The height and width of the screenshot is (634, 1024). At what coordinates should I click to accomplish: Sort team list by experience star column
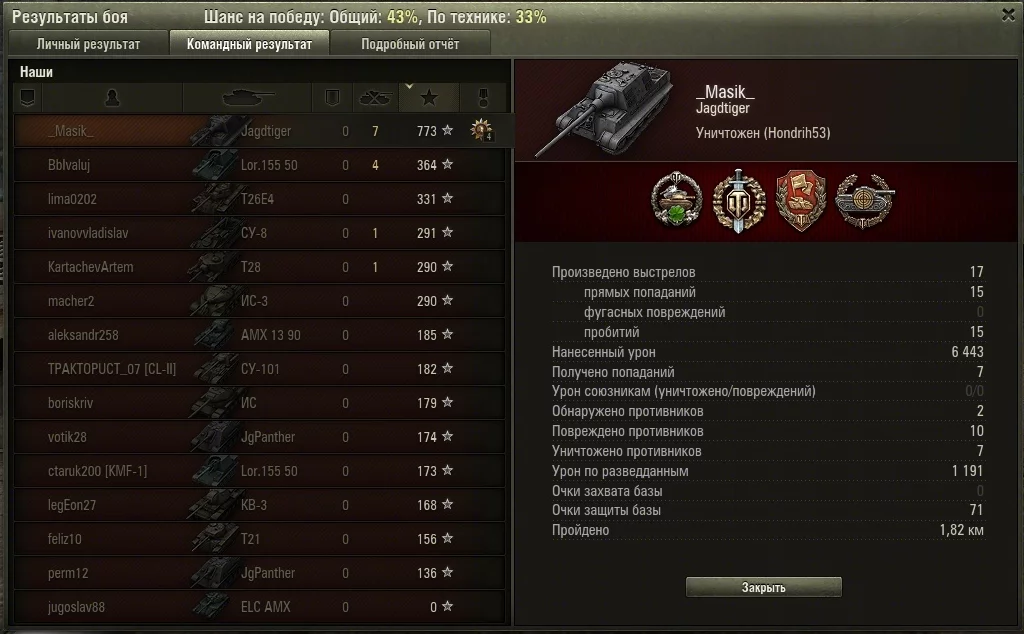429,97
